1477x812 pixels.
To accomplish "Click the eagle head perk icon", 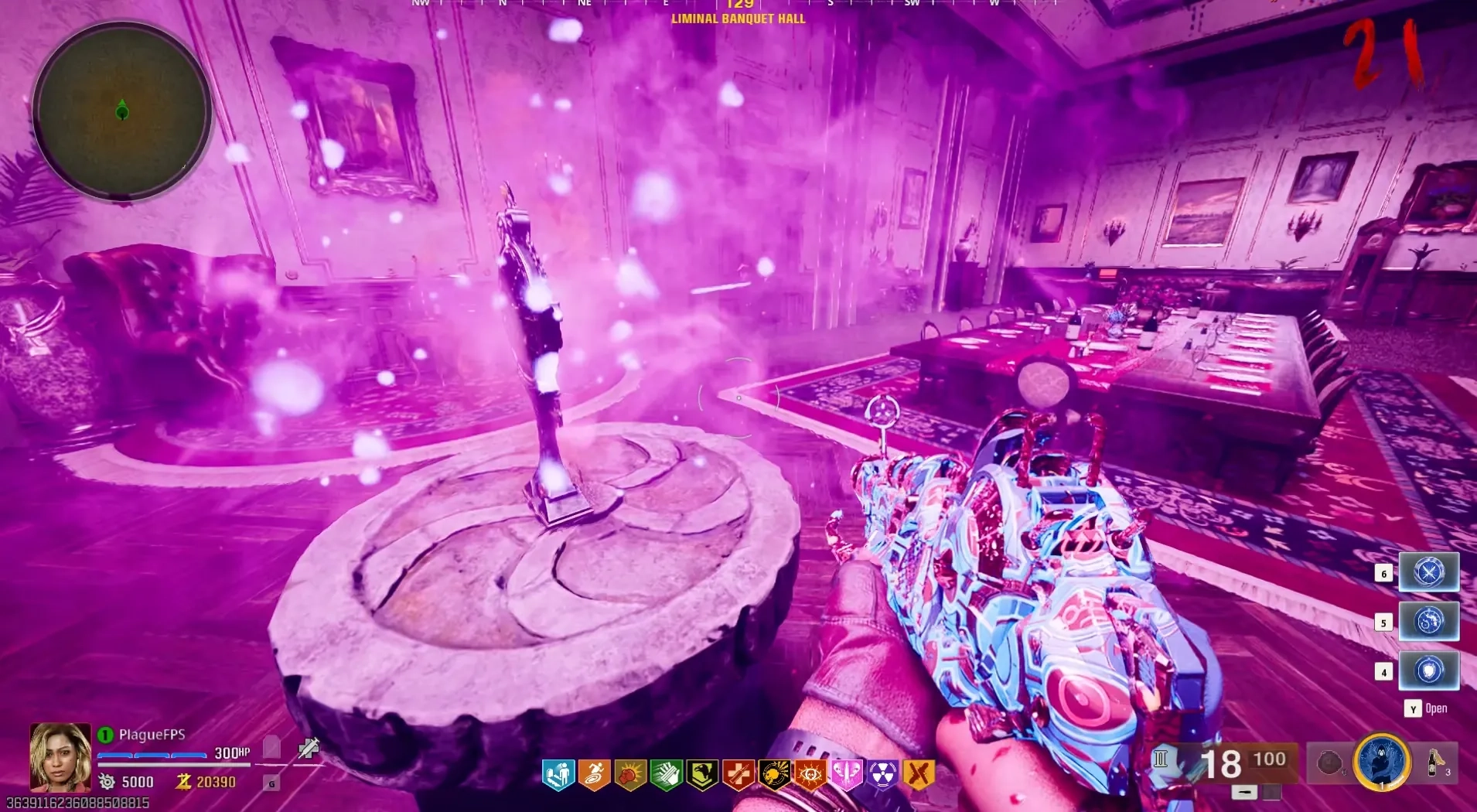I will tap(702, 774).
